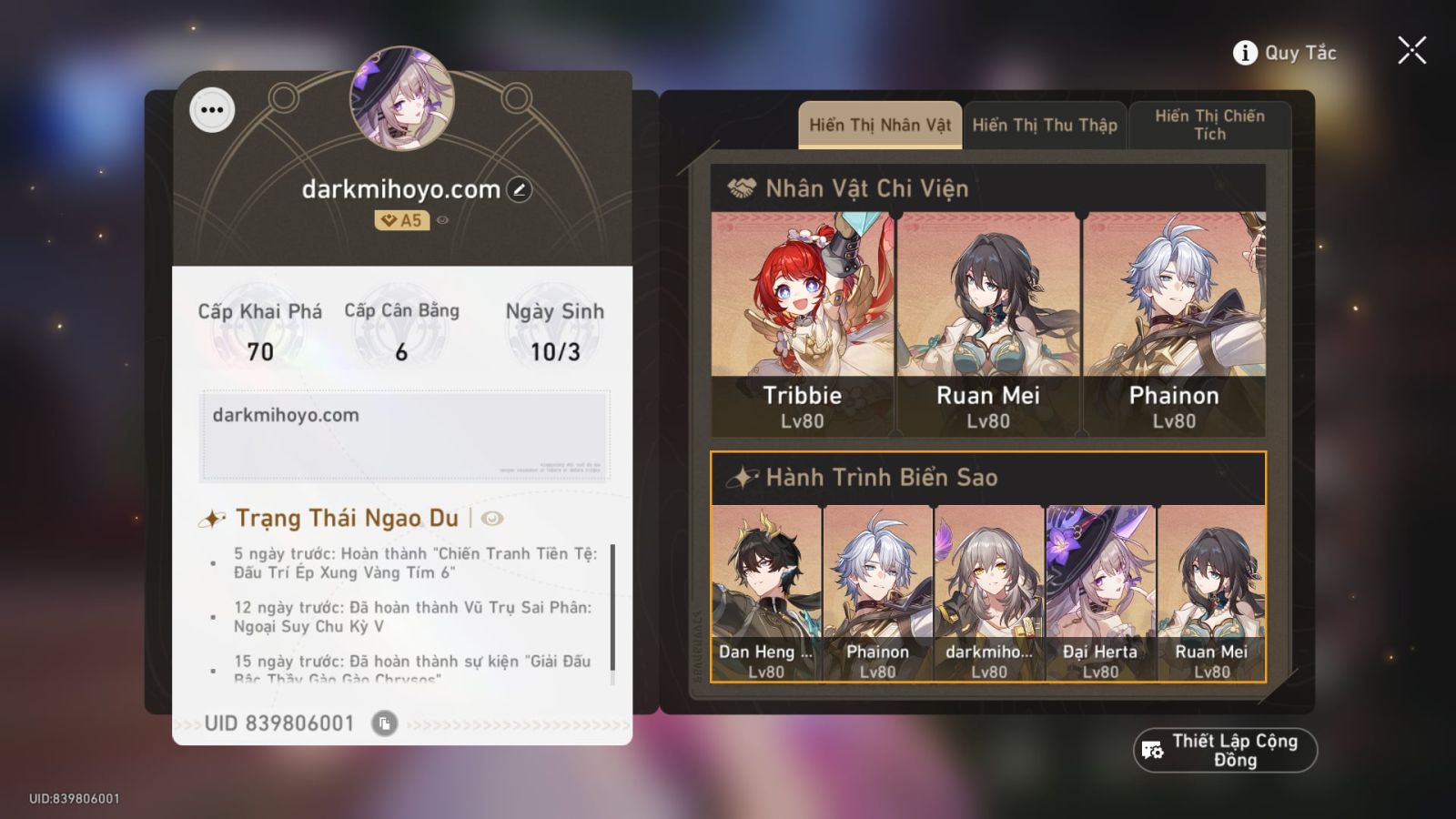
Task: Copy the UID with the copy icon
Action: (x=385, y=724)
